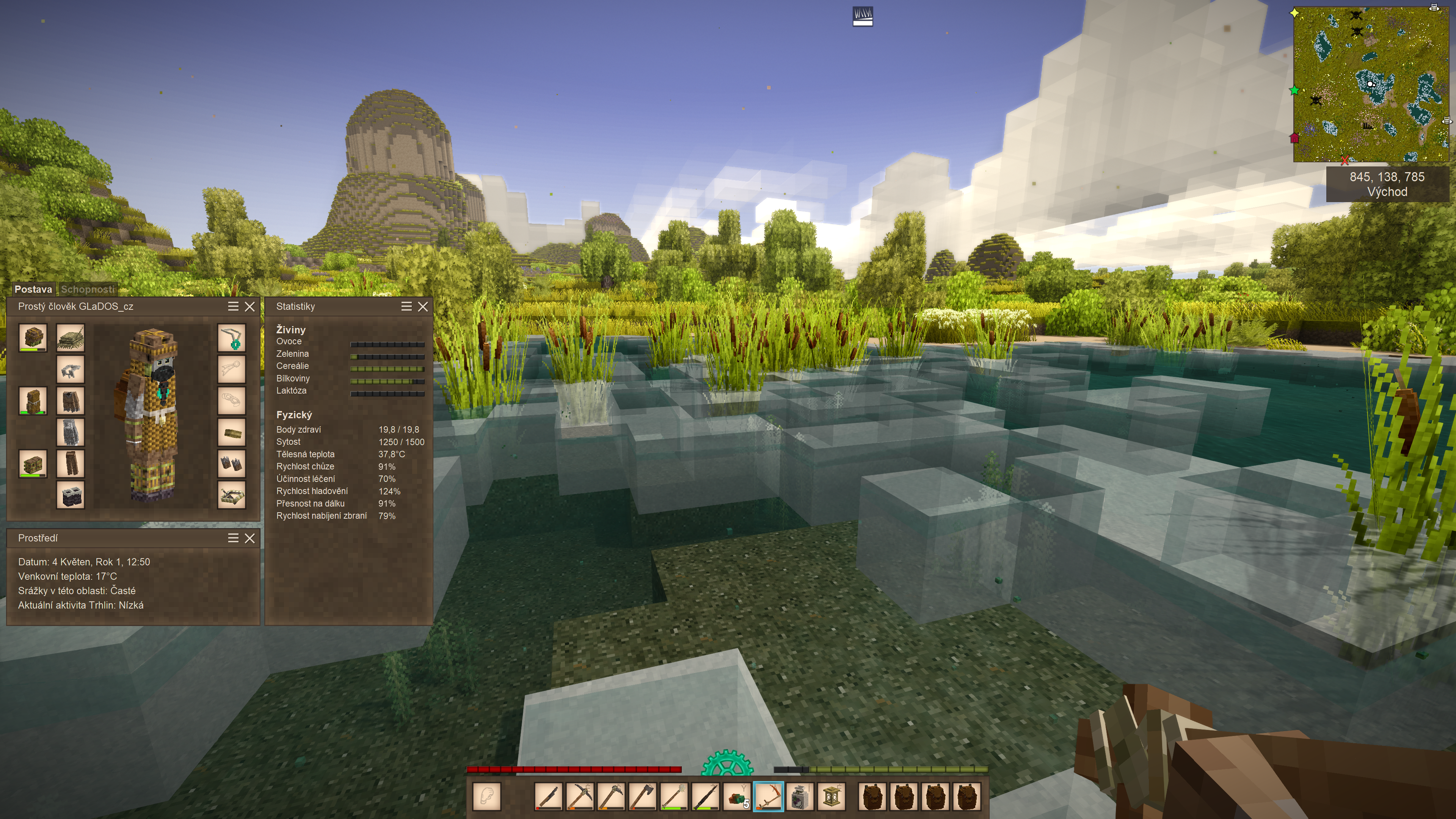Image resolution: width=1456 pixels, height=819 pixels.
Task: Switch to the Schopnosti tab
Action: (88, 289)
